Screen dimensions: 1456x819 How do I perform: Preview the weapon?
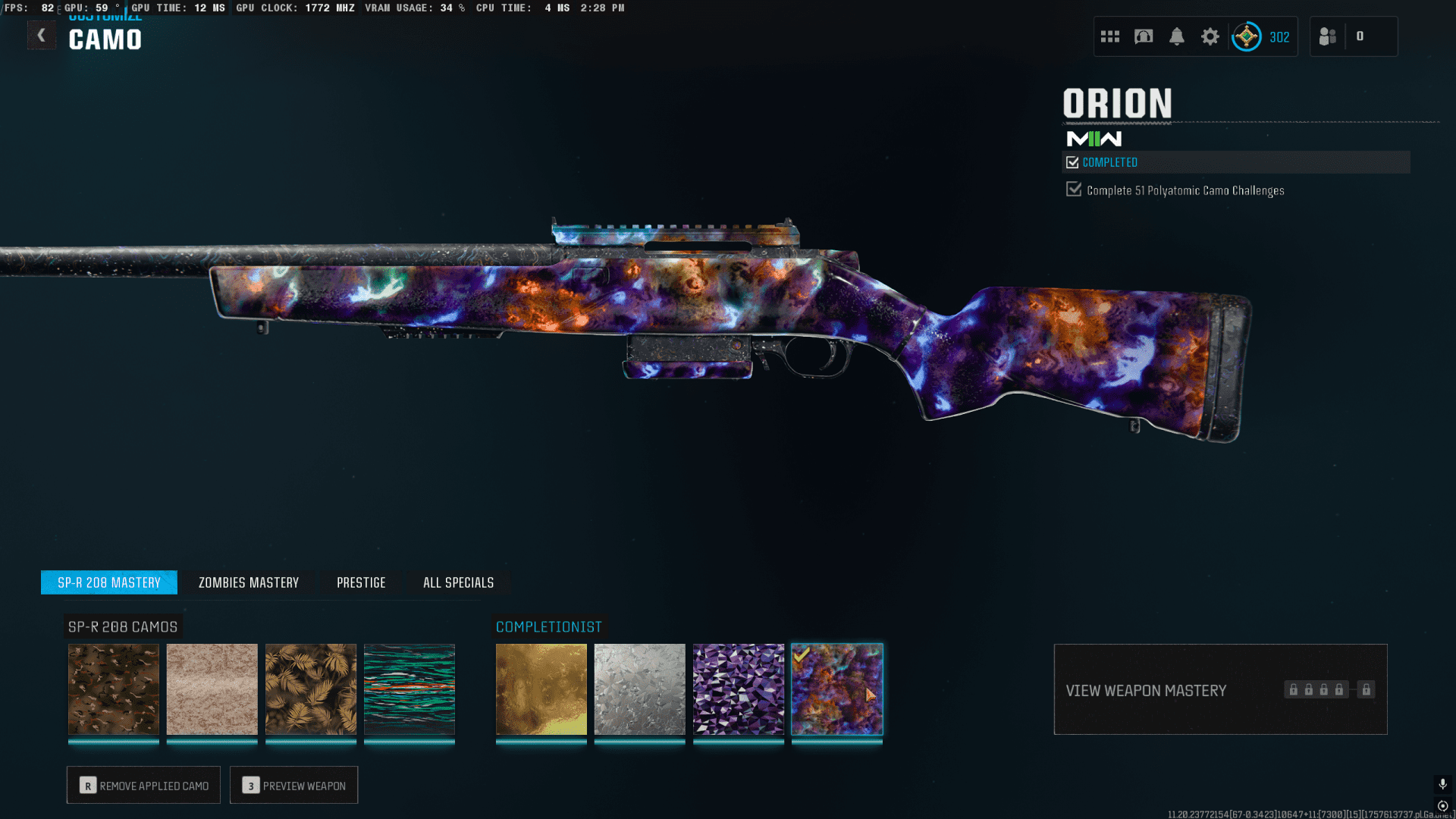(294, 785)
